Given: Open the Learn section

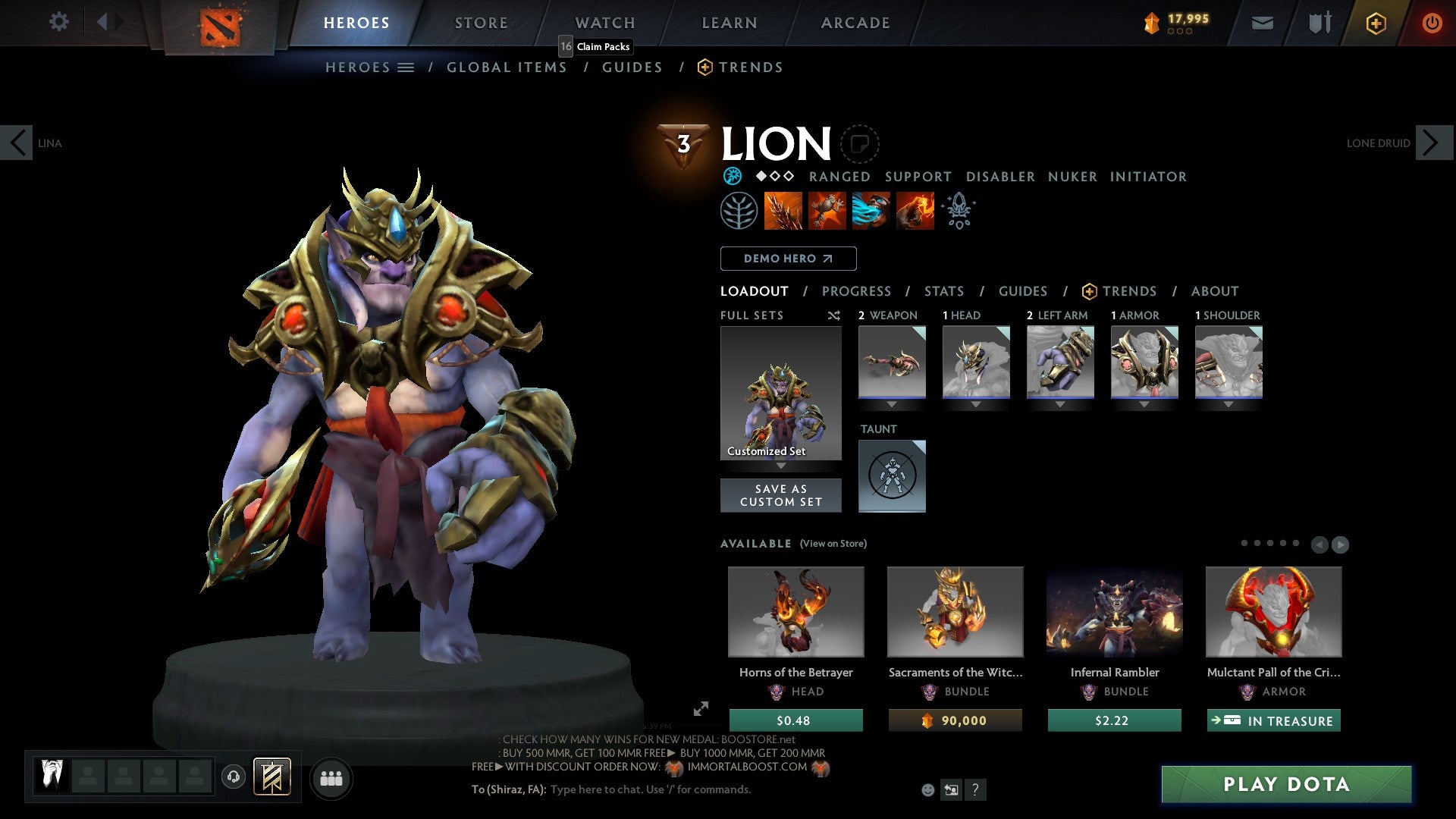Looking at the screenshot, I should (729, 23).
